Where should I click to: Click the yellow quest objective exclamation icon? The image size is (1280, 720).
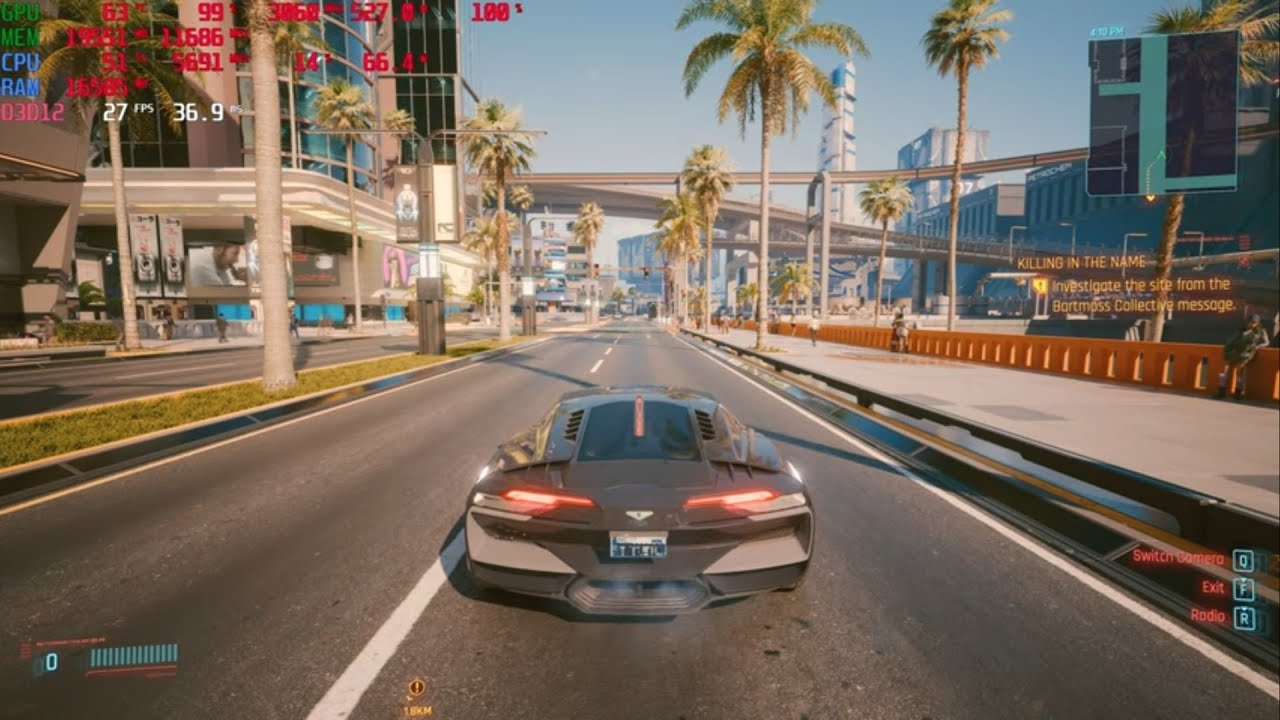[x=1043, y=286]
